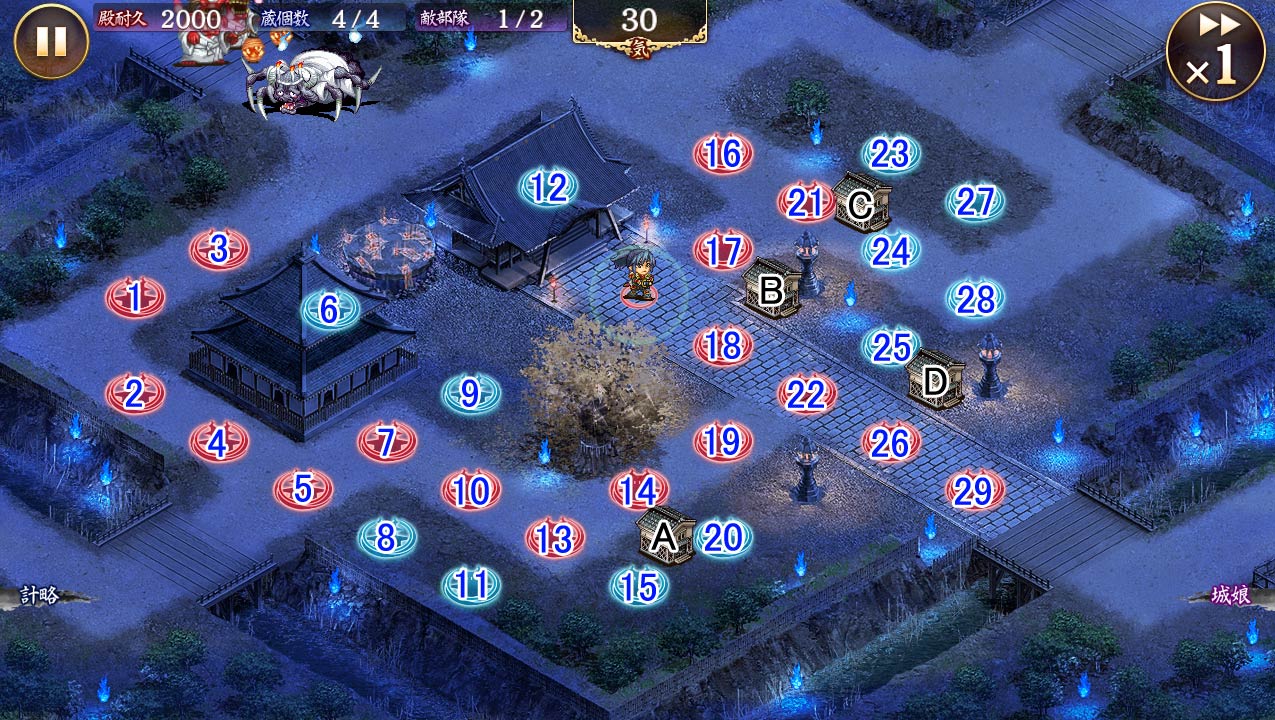Pick blue deployment tile 27
Image resolution: width=1275 pixels, height=720 pixels.
coord(975,202)
